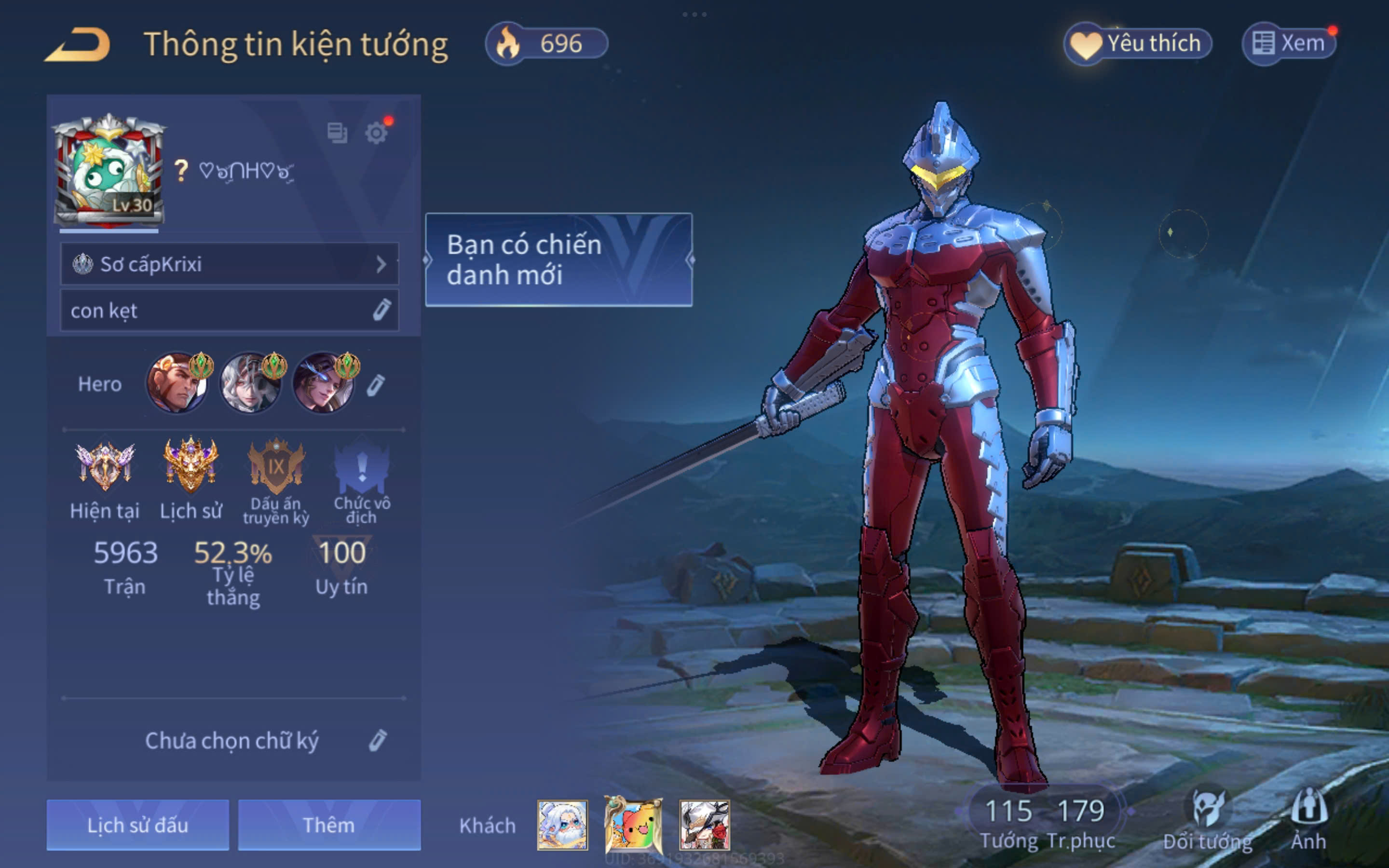Select the white-bearded visitor avatar
This screenshot has width=1389, height=868.
562,825
